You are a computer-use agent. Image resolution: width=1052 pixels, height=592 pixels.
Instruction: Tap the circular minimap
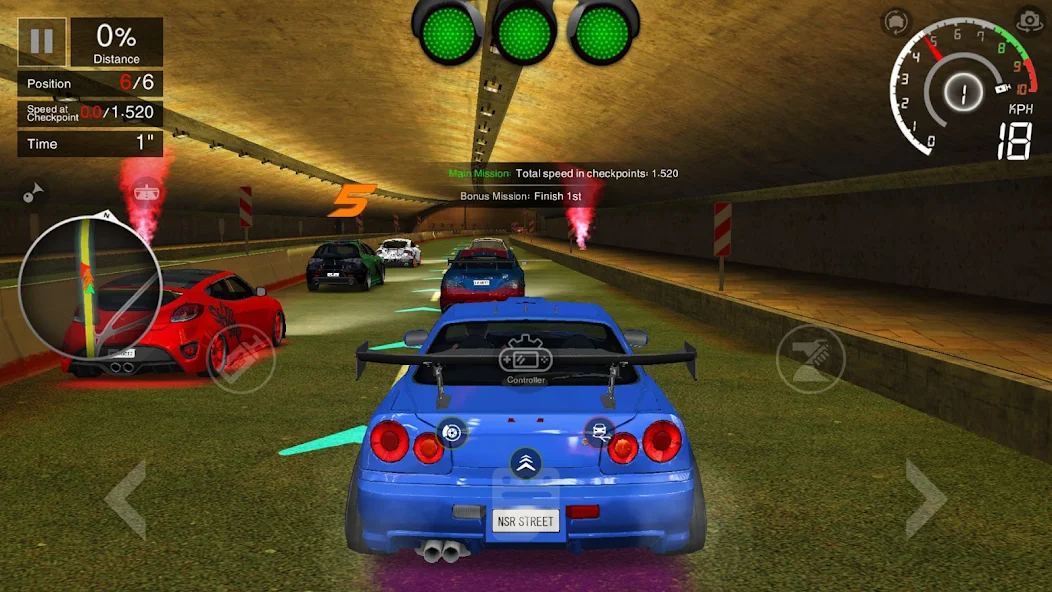[90, 288]
